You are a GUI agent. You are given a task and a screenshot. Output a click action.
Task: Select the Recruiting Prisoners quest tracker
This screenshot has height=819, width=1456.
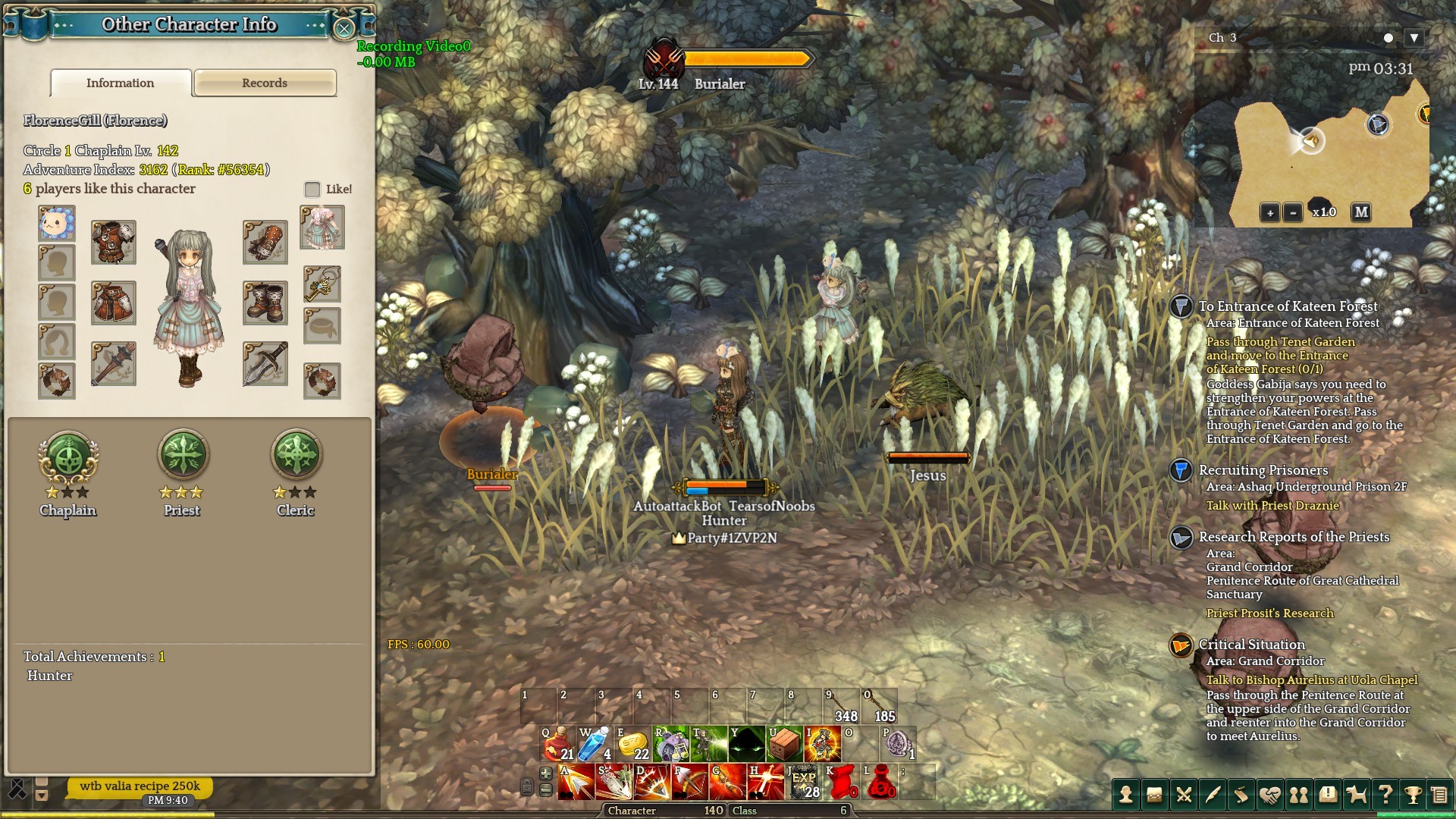click(x=1263, y=470)
